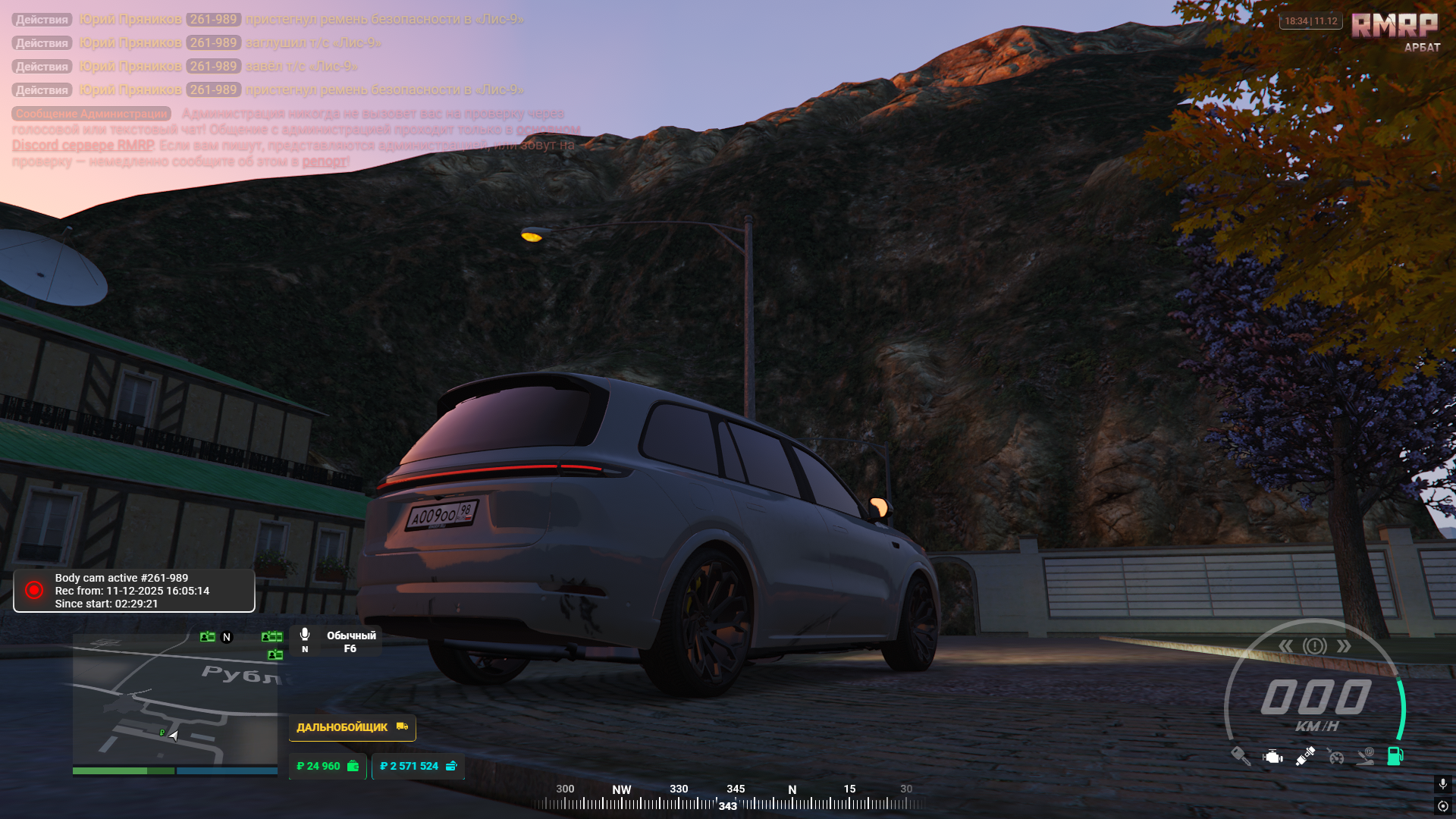Follow the Discord server RMRP link

[83, 146]
